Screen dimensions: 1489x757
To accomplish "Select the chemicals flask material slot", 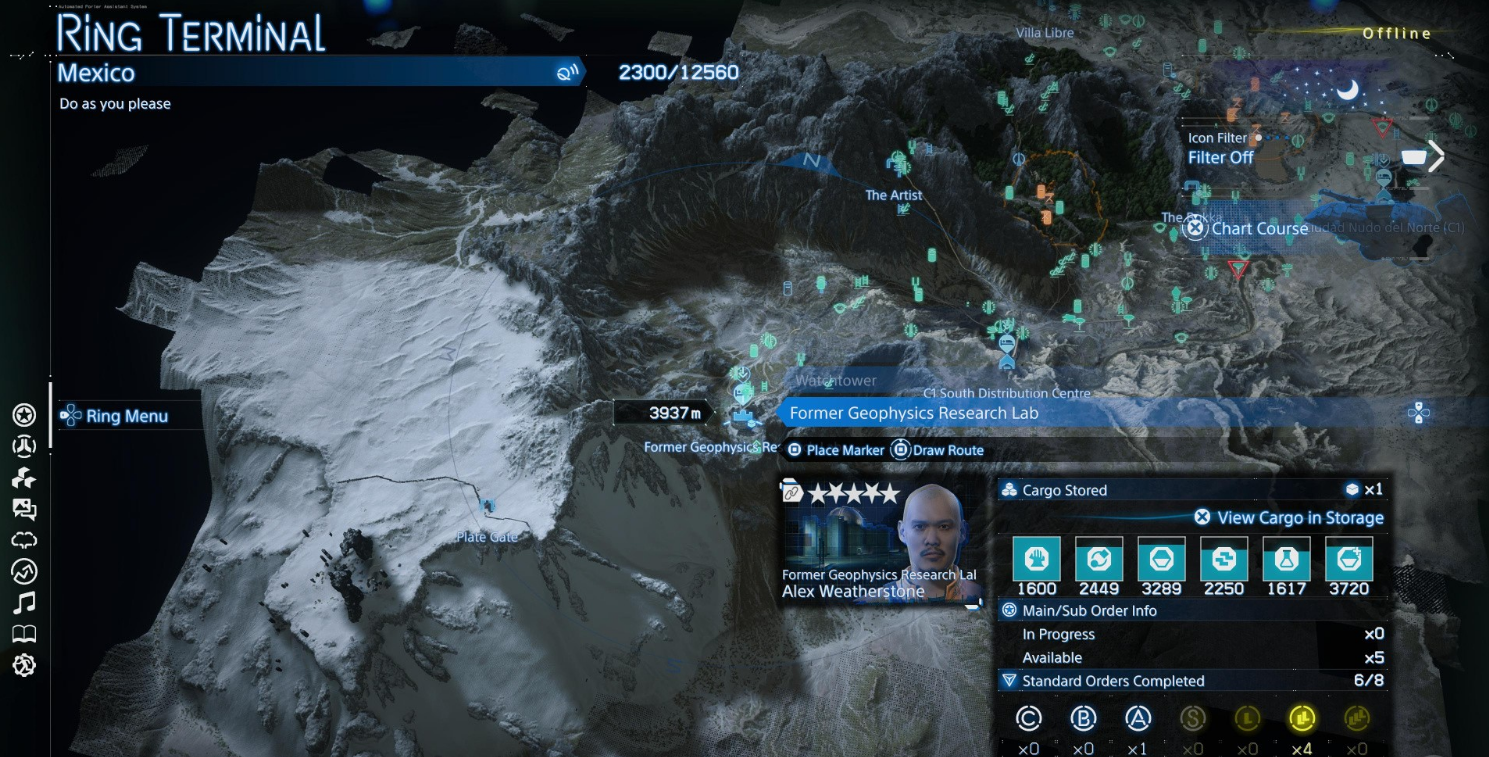I will tap(1286, 559).
